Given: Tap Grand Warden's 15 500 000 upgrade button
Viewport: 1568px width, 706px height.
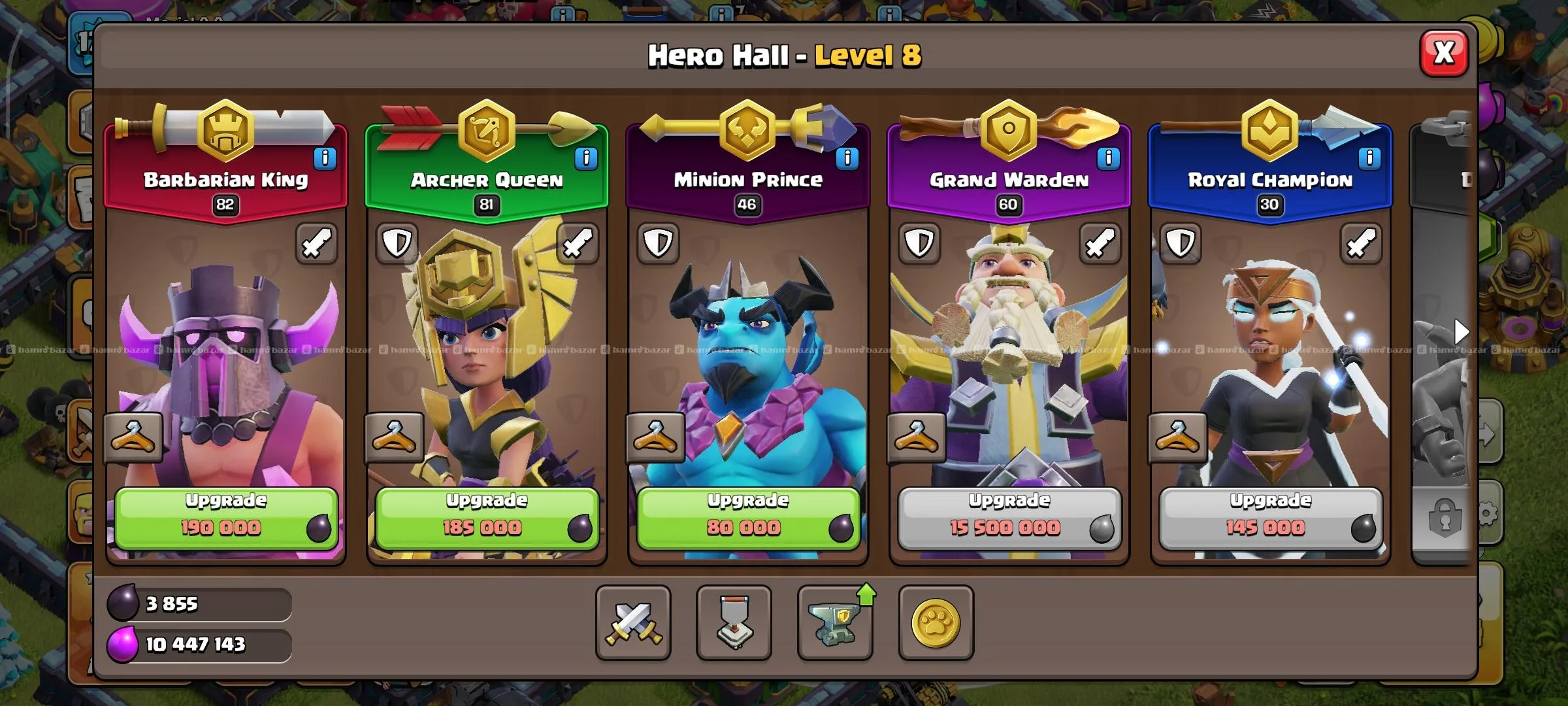Looking at the screenshot, I should pos(1009,518).
